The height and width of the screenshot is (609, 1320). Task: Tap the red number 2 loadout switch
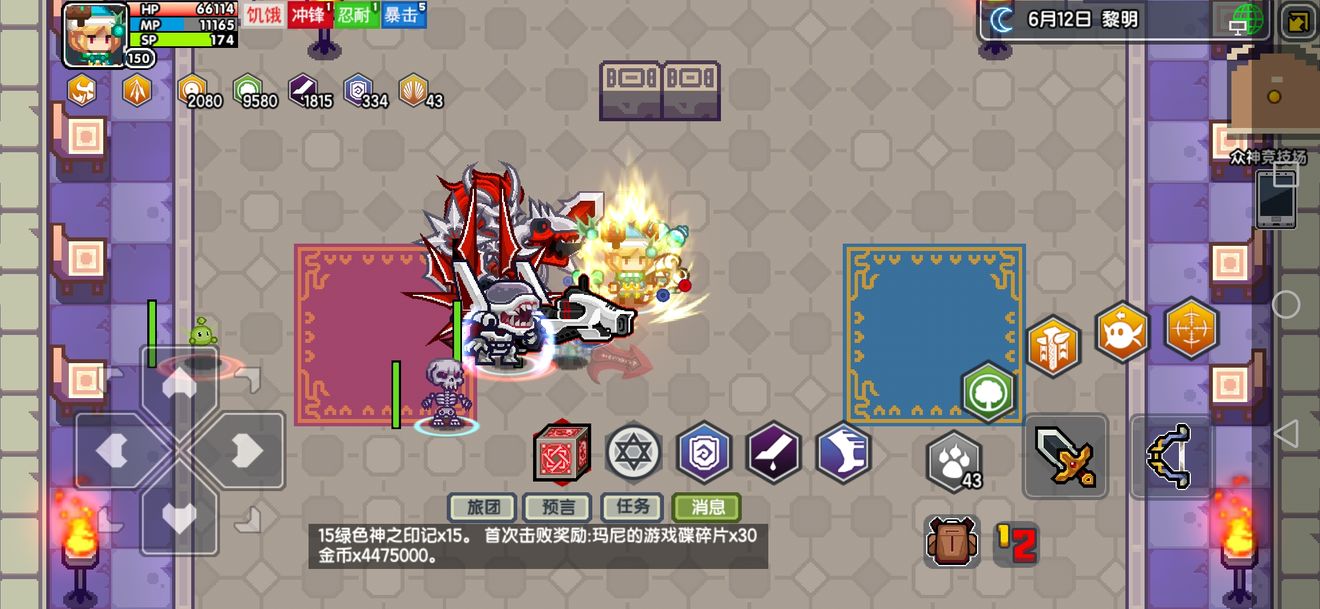click(1017, 543)
